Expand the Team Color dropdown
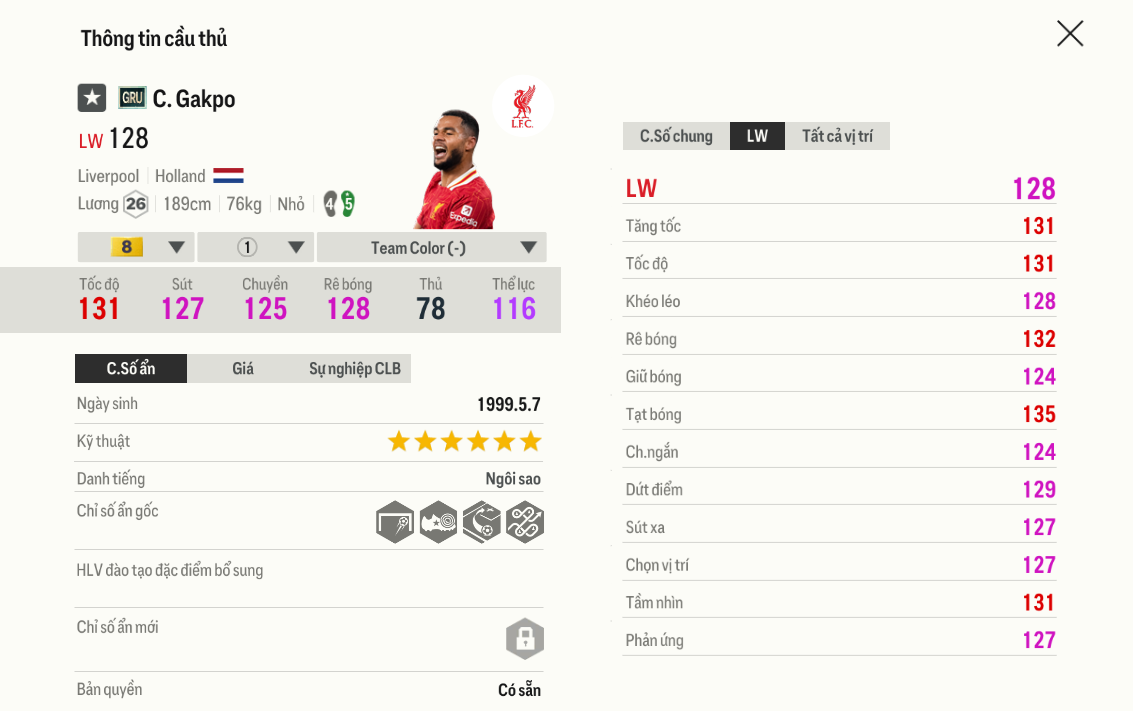Screen dimensions: 1133x711 coord(431,247)
